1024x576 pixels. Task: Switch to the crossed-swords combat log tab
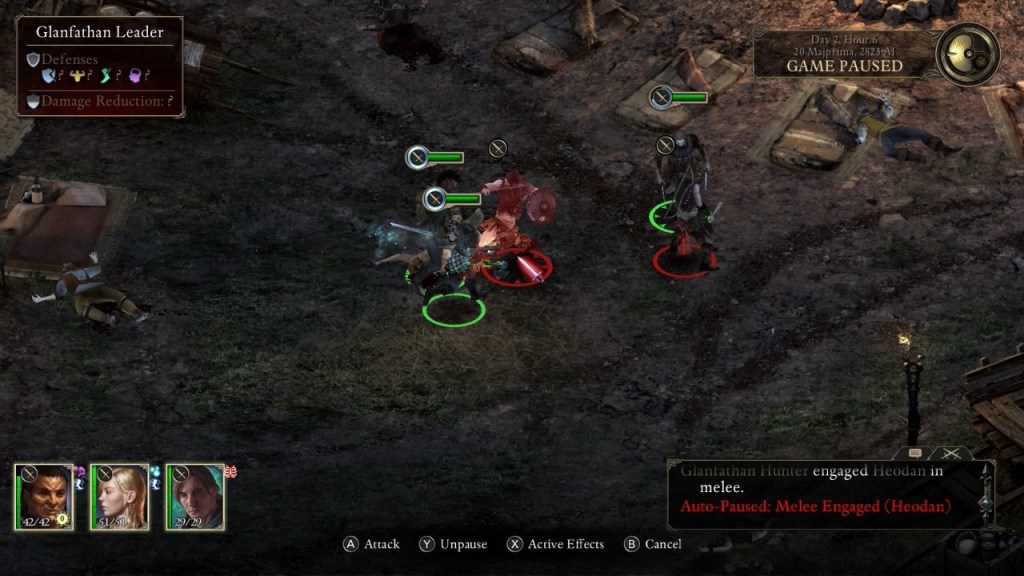(x=949, y=454)
